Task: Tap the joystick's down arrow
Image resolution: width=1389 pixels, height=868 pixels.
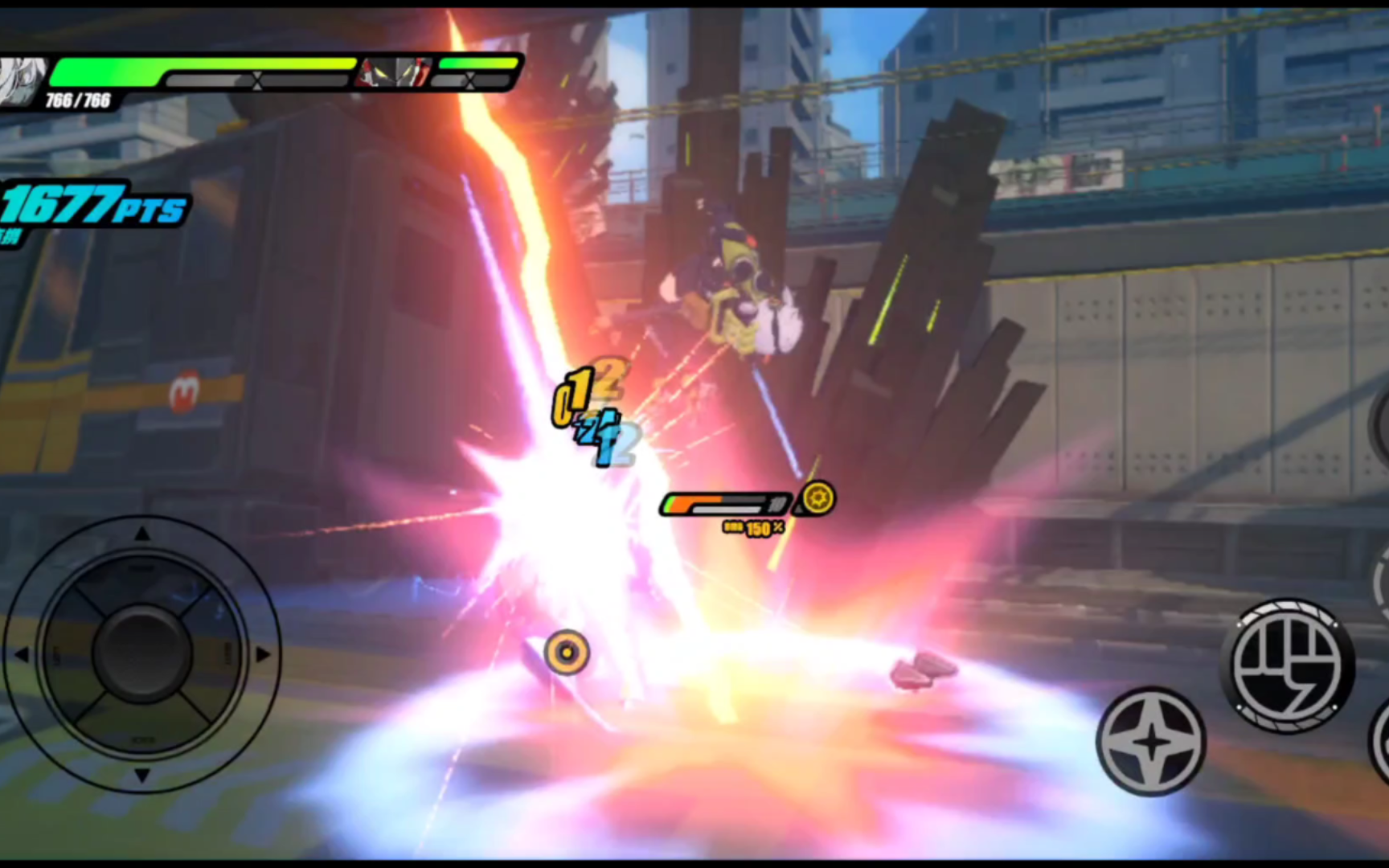Action: click(142, 775)
